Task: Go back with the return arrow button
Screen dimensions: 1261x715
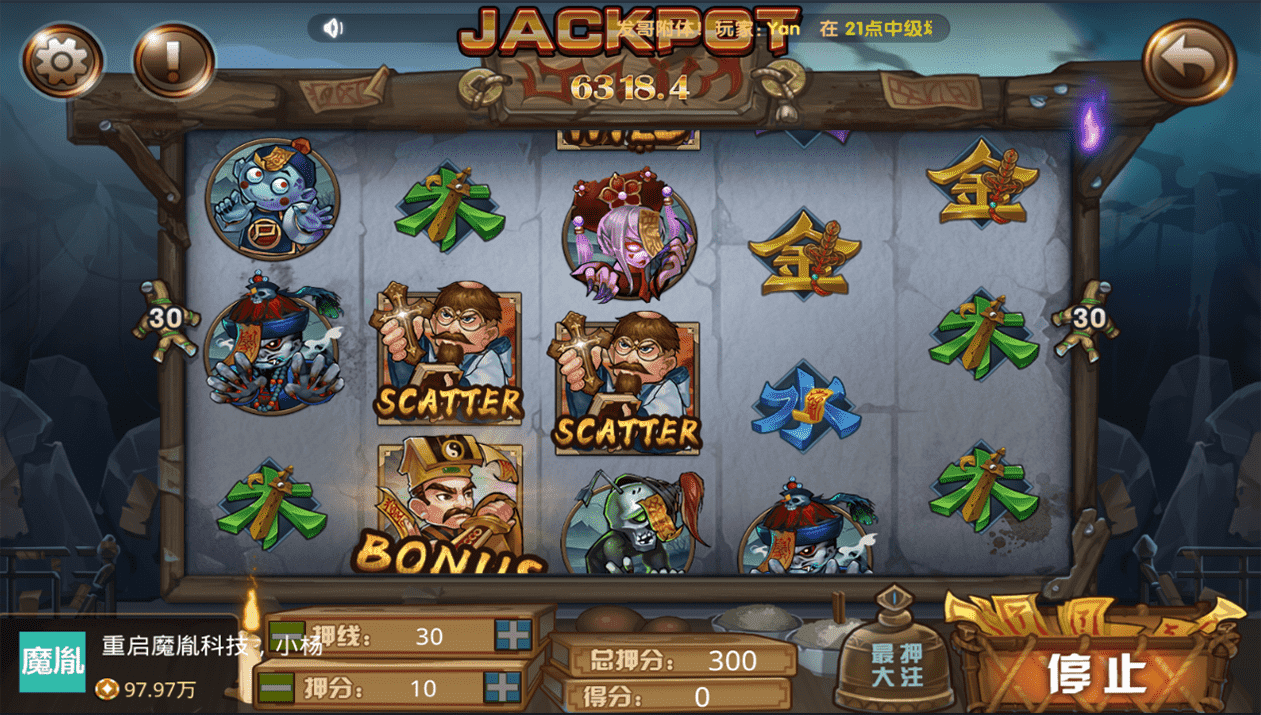Action: [x=1188, y=62]
